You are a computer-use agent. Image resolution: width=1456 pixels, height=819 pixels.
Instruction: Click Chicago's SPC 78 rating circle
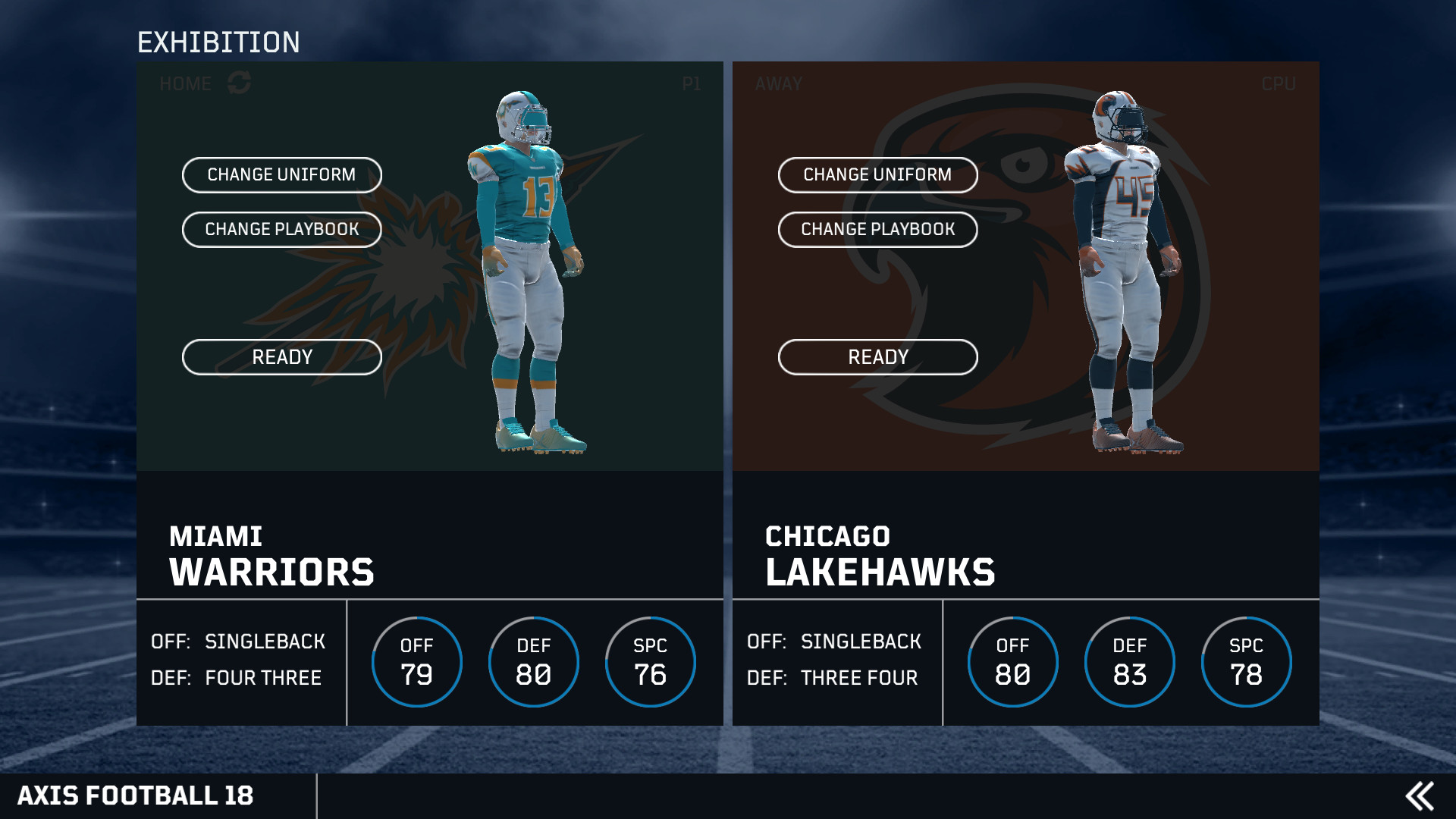pyautogui.click(x=1246, y=661)
